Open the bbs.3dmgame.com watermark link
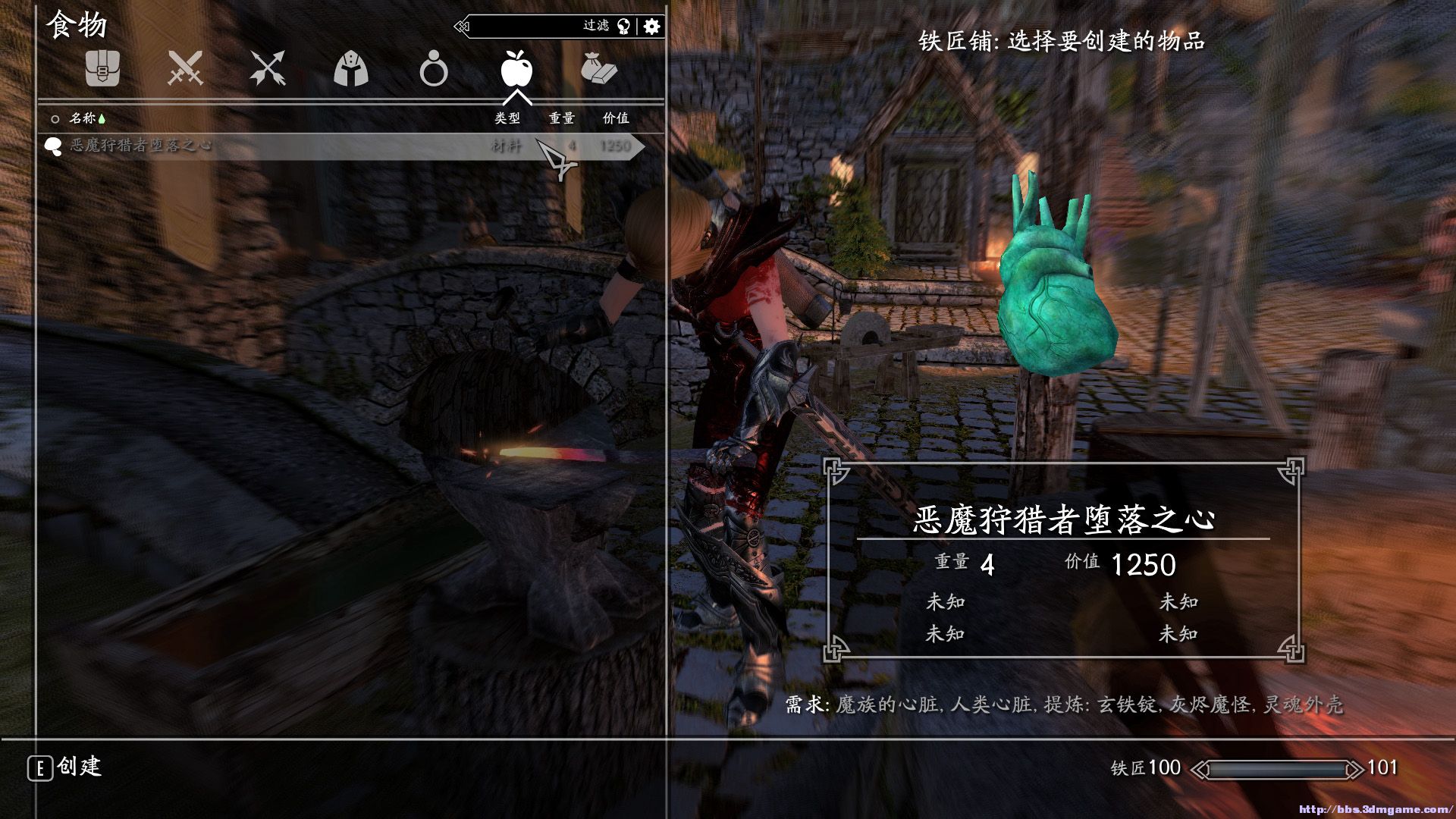1456x819 pixels. (x=1378, y=807)
